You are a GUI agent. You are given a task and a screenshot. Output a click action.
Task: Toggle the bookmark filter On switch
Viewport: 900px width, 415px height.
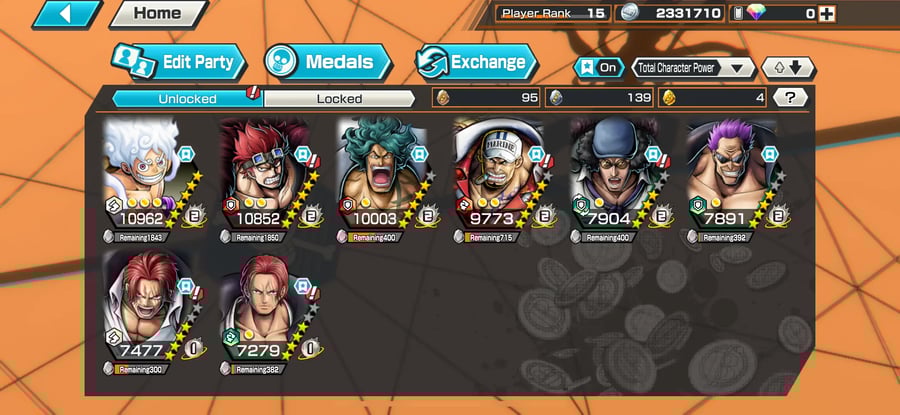(x=597, y=68)
